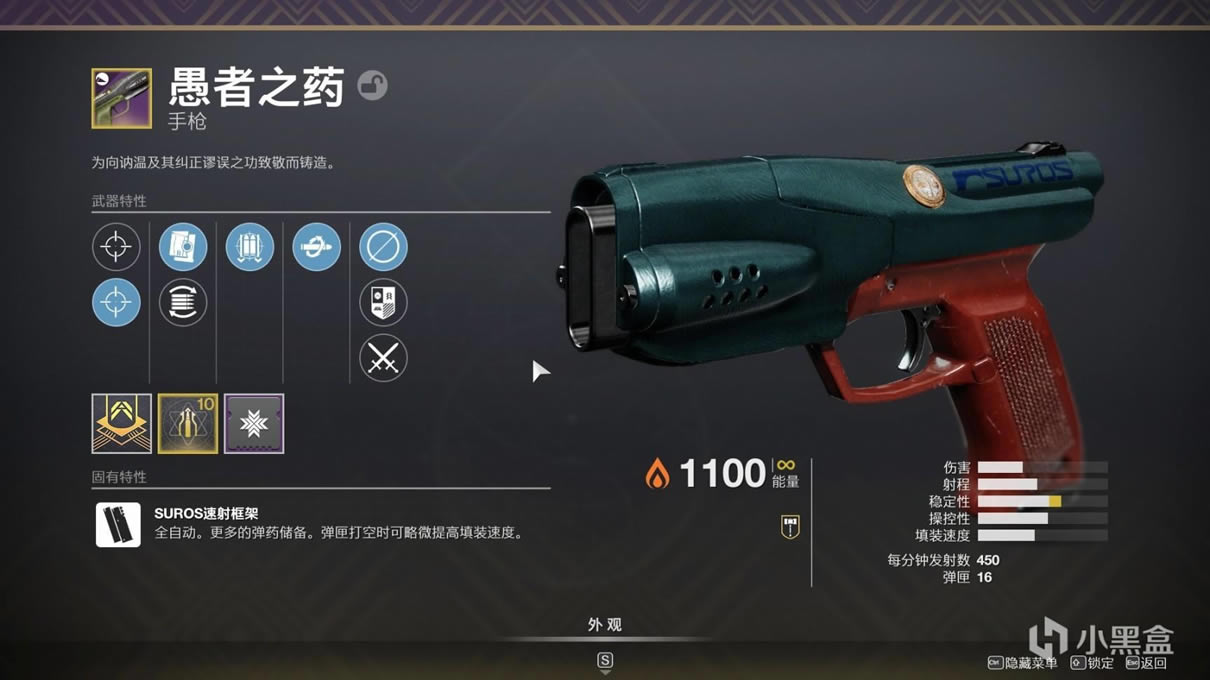Toggle the lock icon beside 愚者之药
This screenshot has height=680, width=1210.
tap(373, 86)
